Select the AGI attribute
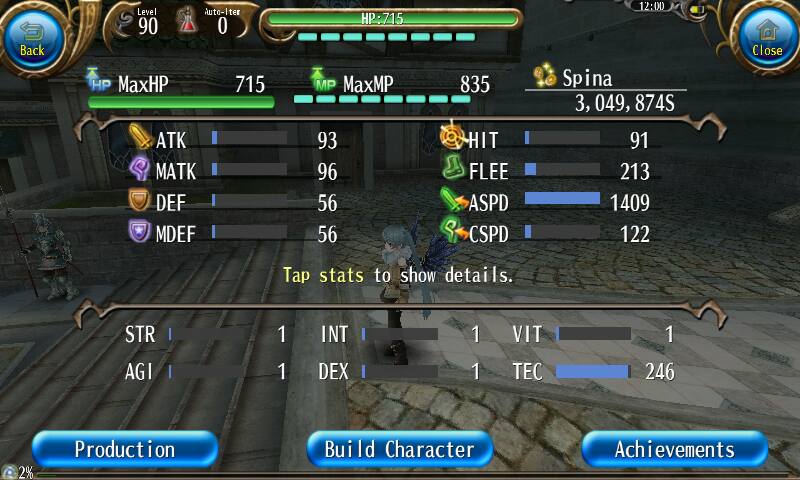800x480 pixels. (x=205, y=372)
